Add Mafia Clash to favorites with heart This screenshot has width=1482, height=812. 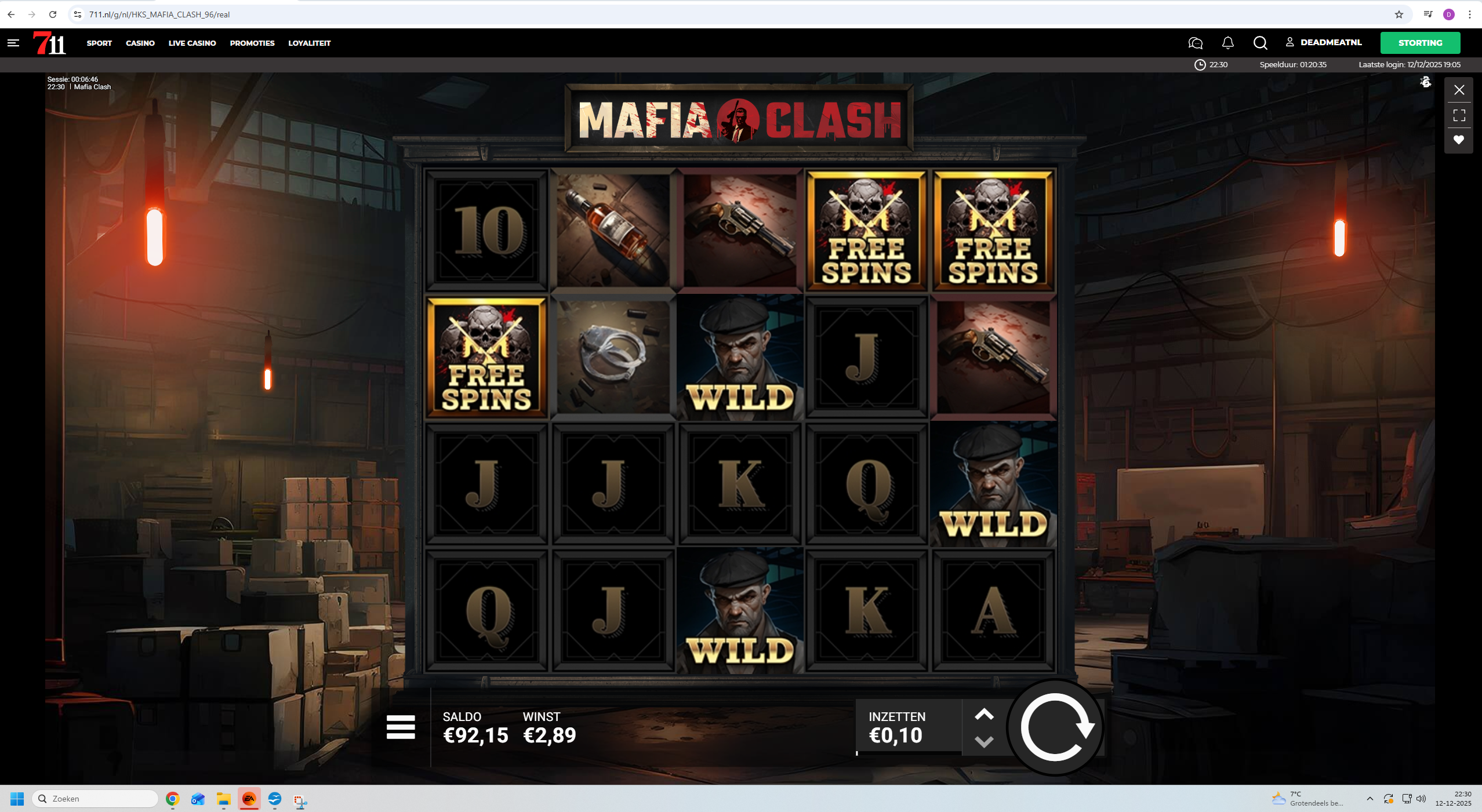click(1459, 140)
